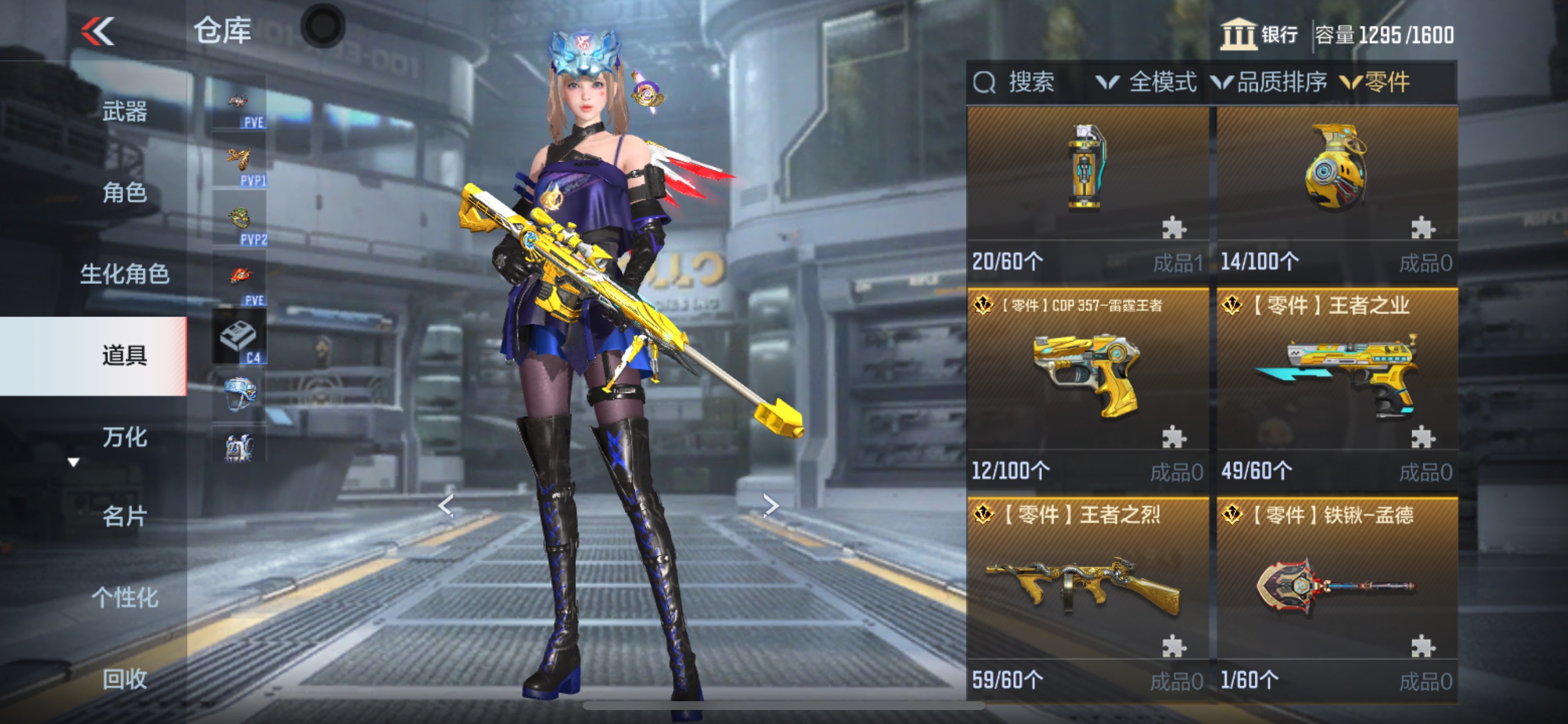1568x724 pixels.
Task: Open the 名片 name card tab
Action: (124, 516)
